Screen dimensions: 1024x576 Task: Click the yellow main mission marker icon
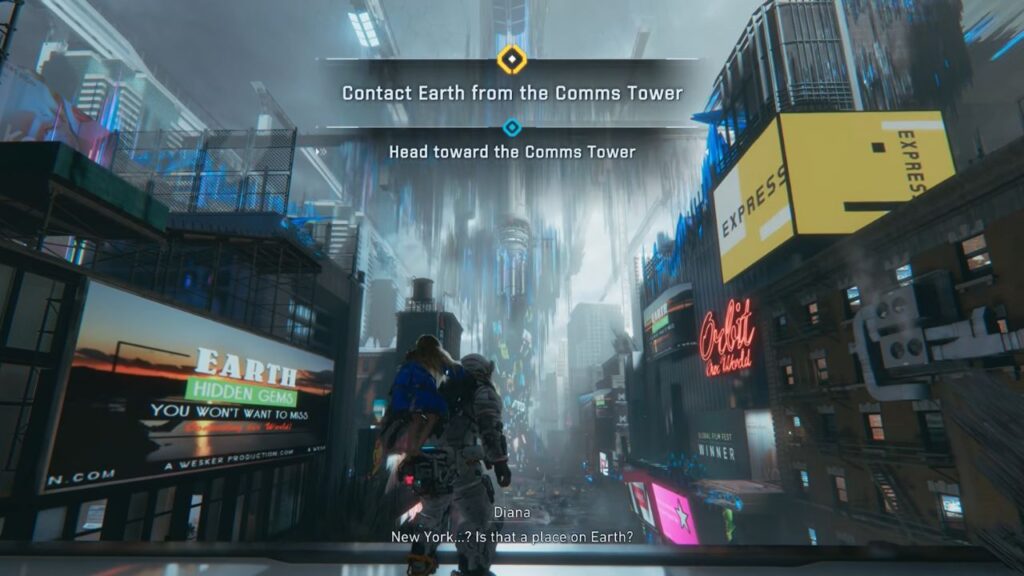[x=512, y=60]
